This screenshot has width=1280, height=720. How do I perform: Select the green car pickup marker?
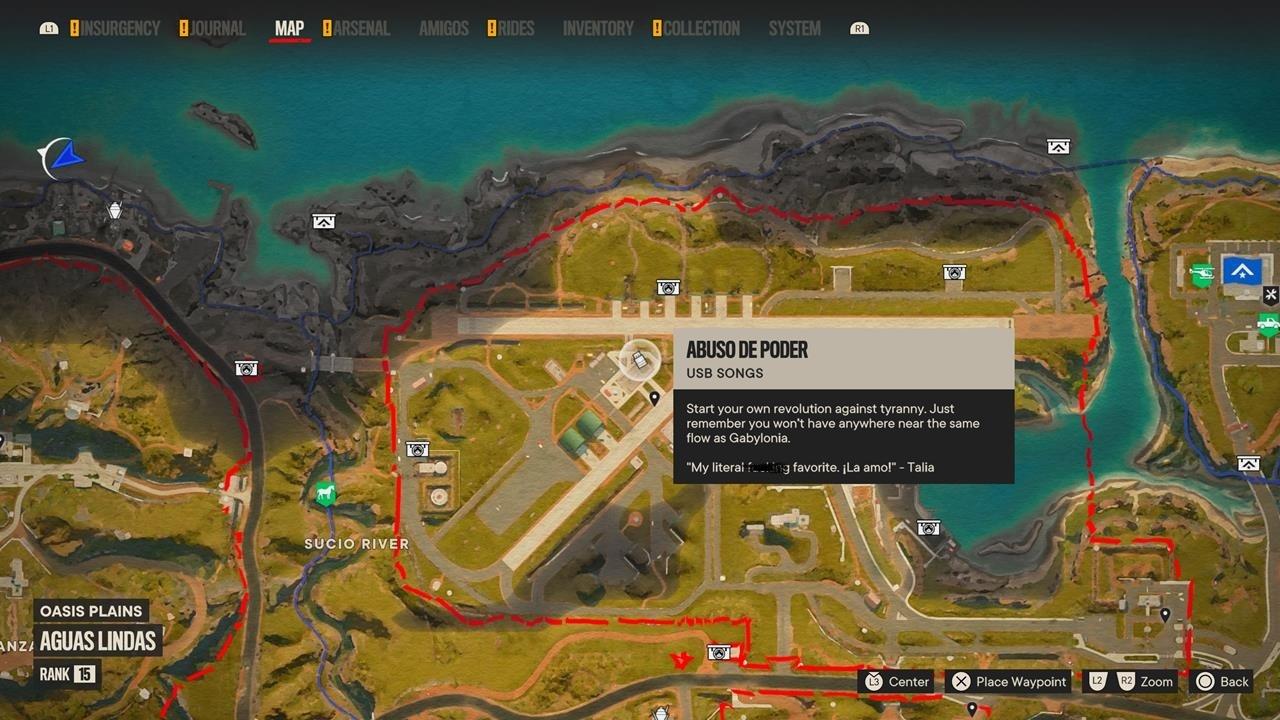(1268, 324)
